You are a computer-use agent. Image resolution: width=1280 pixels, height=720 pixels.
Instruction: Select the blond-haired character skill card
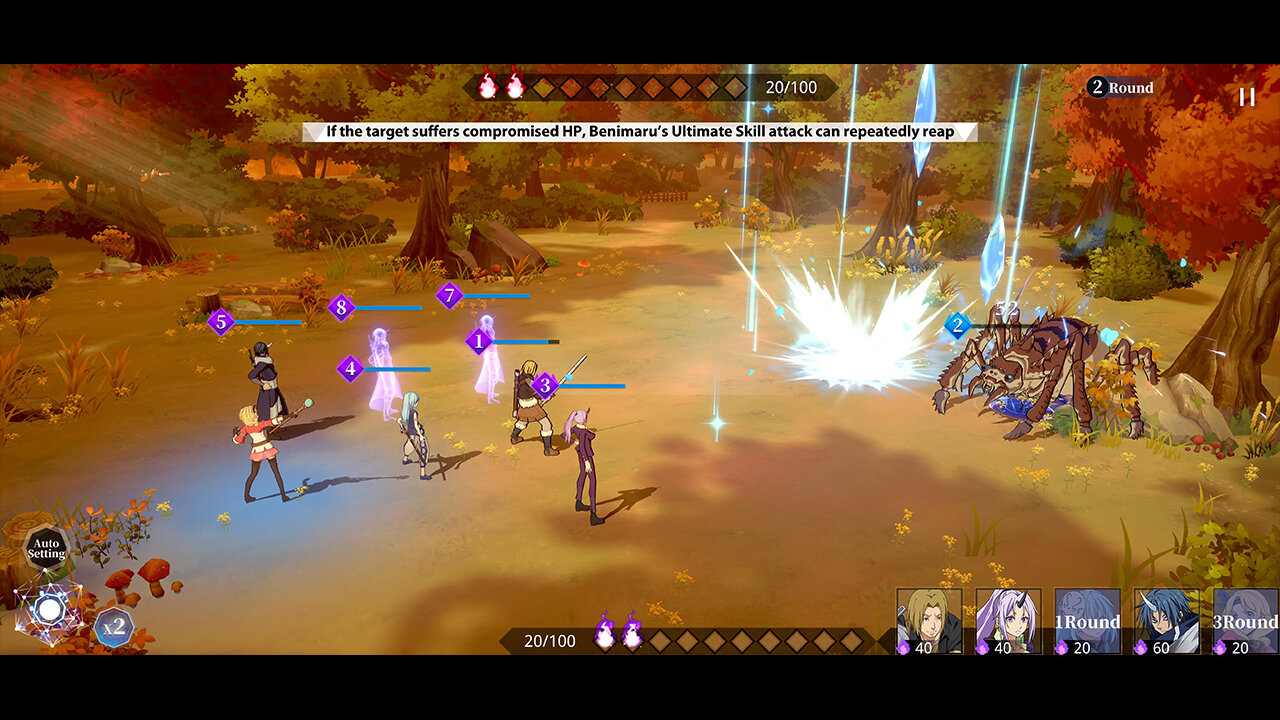click(x=929, y=621)
